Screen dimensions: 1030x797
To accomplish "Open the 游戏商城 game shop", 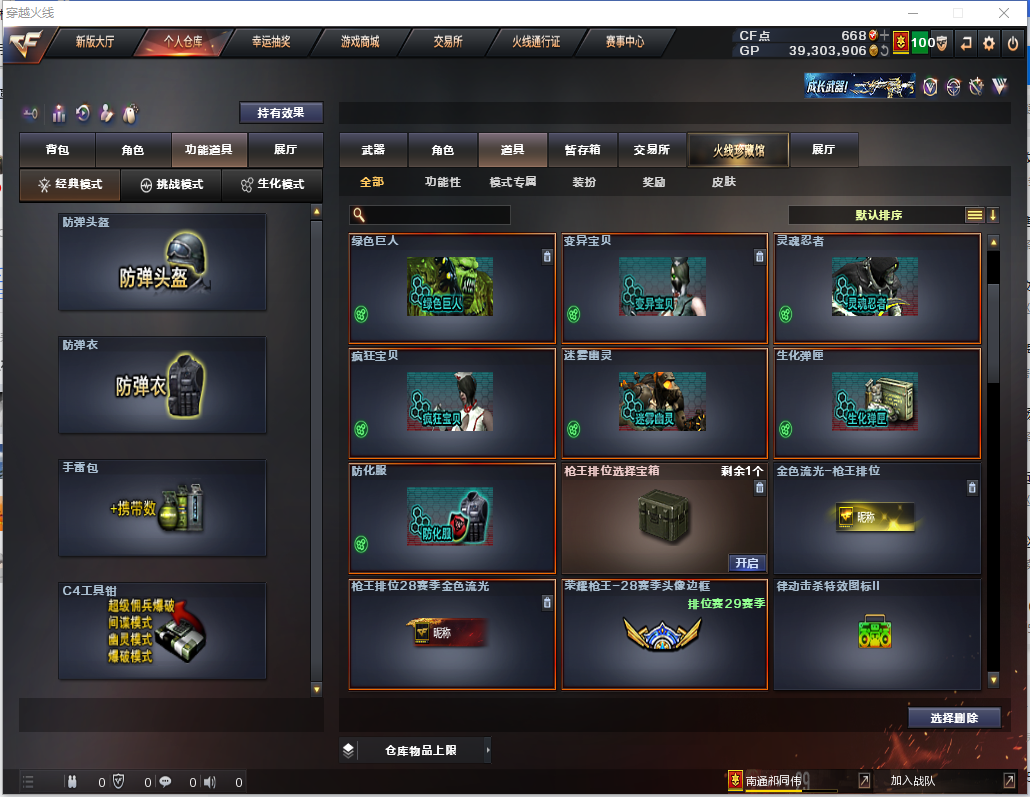I will pos(360,42).
